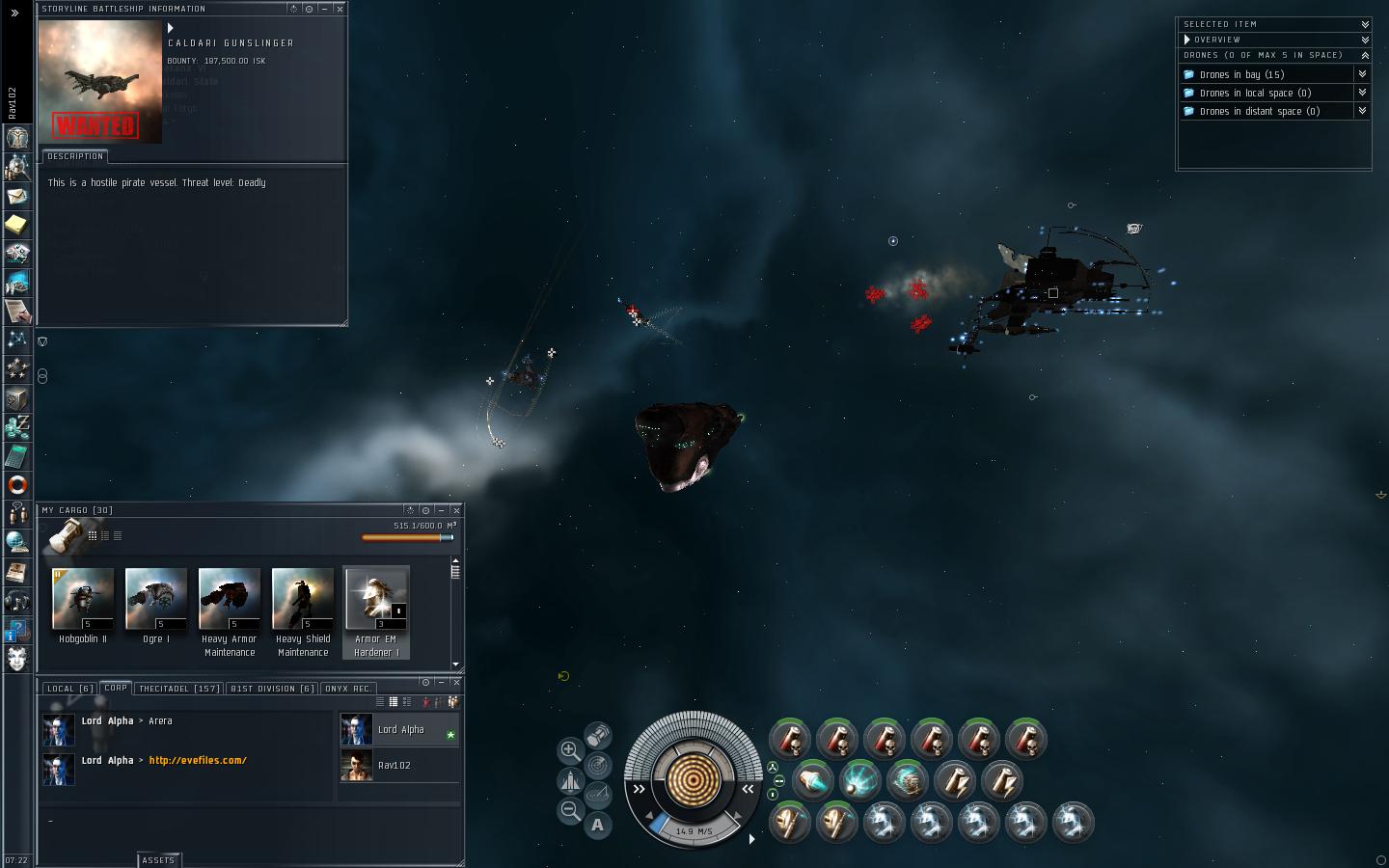Image resolution: width=1389 pixels, height=868 pixels.
Task: Close the Storyline Battleship Information window
Action: pos(340,9)
